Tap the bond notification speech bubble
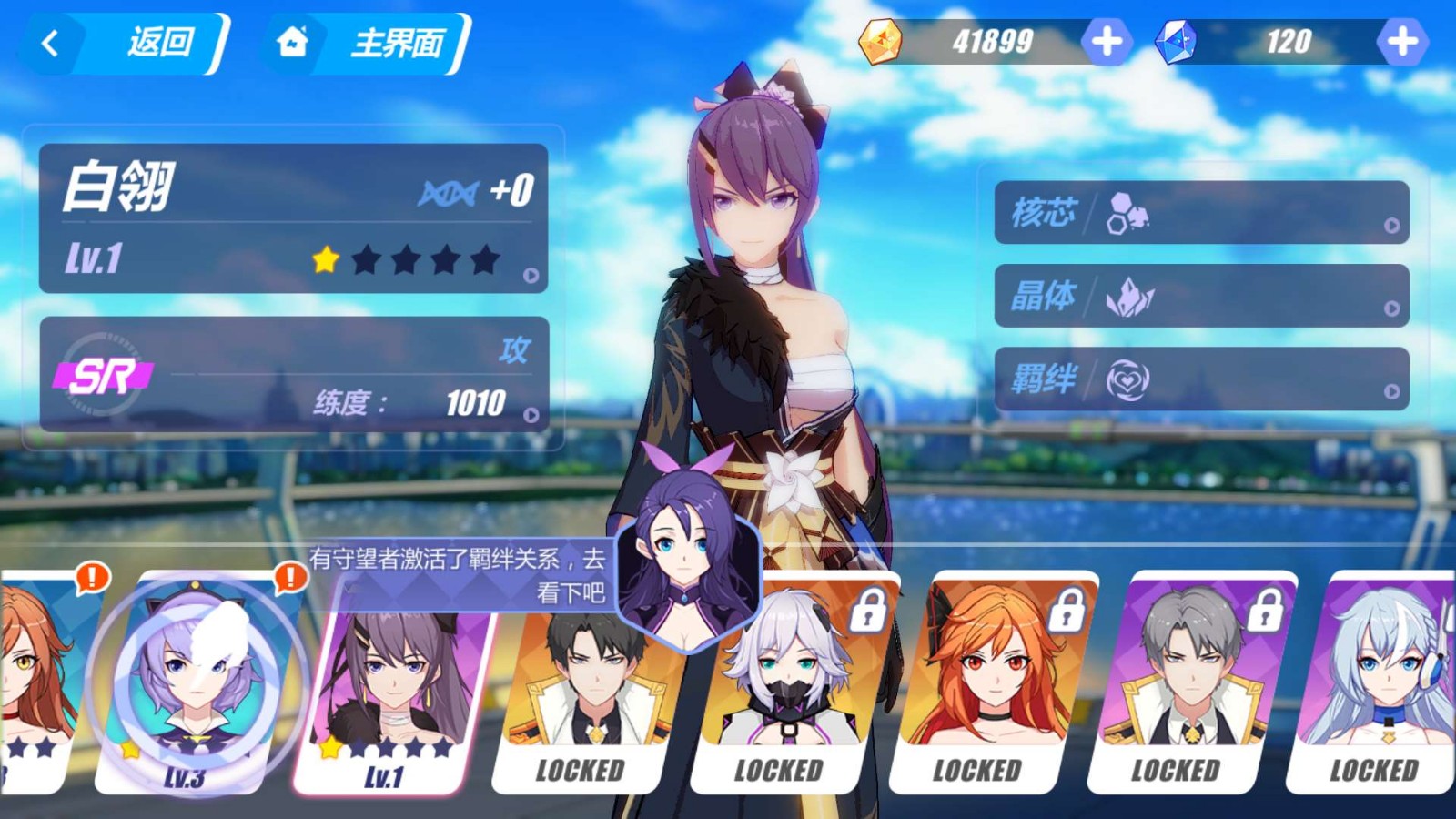1456x819 pixels. tap(460, 575)
